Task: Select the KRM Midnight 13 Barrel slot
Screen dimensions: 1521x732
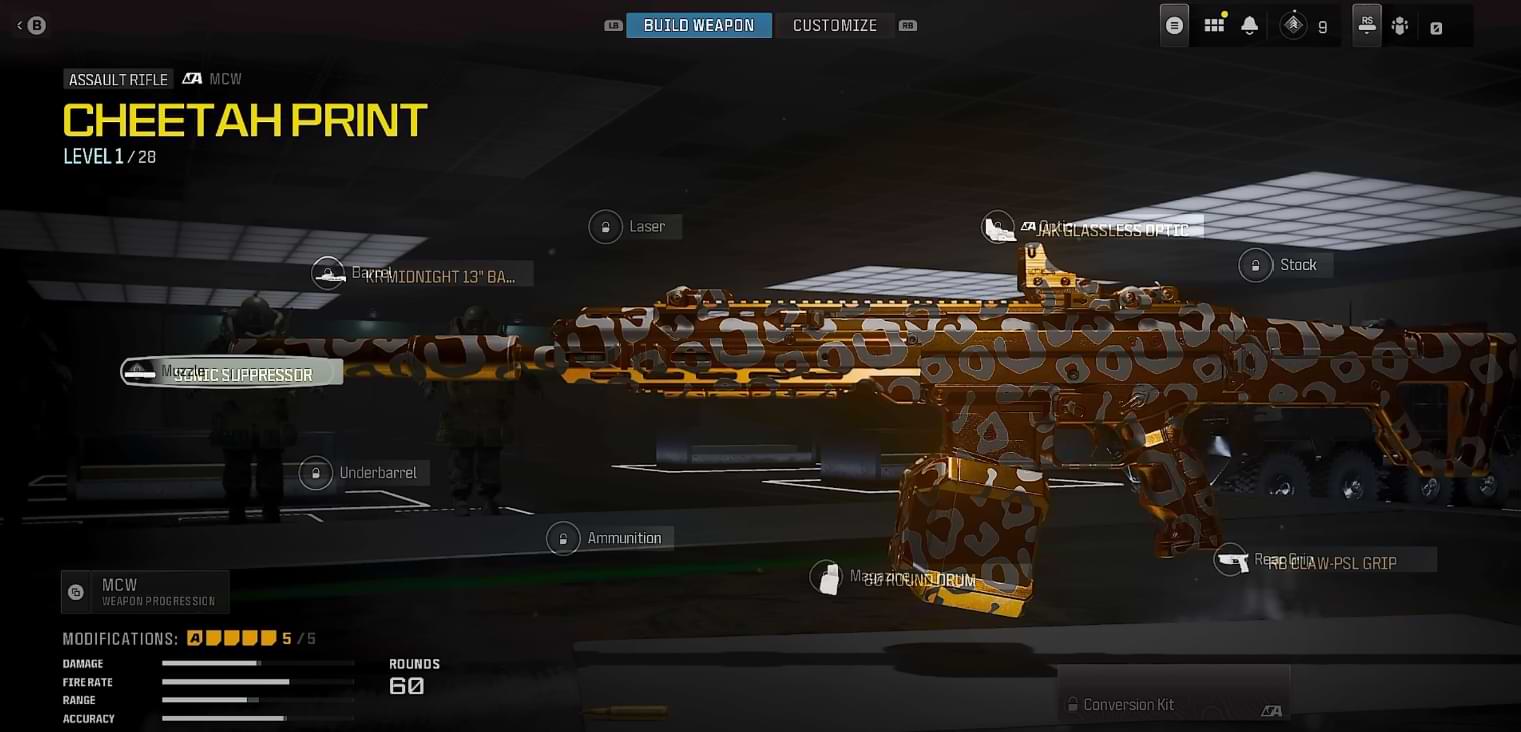Action: (329, 272)
